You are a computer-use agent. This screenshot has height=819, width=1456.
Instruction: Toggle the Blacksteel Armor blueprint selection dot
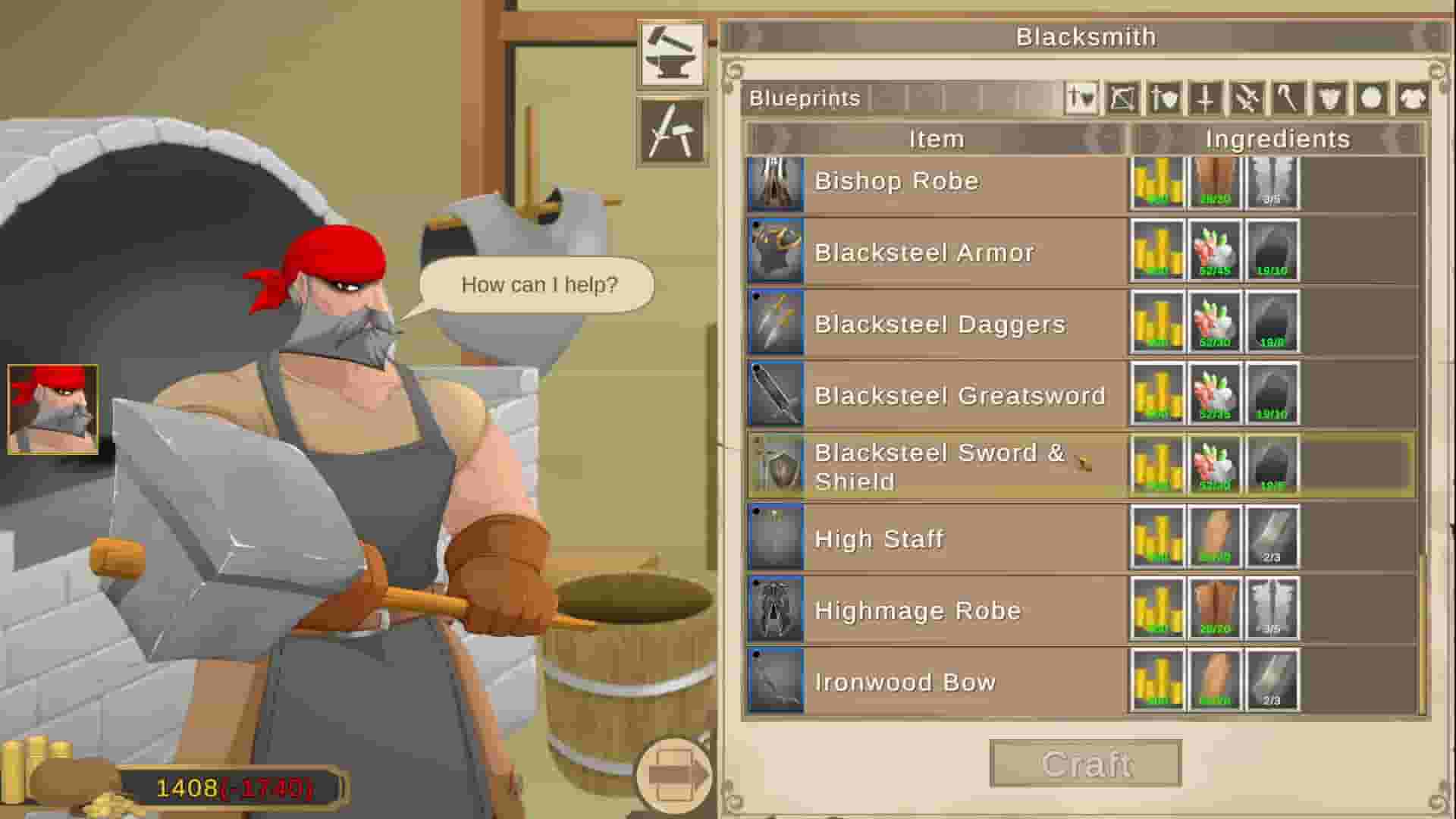click(x=757, y=225)
